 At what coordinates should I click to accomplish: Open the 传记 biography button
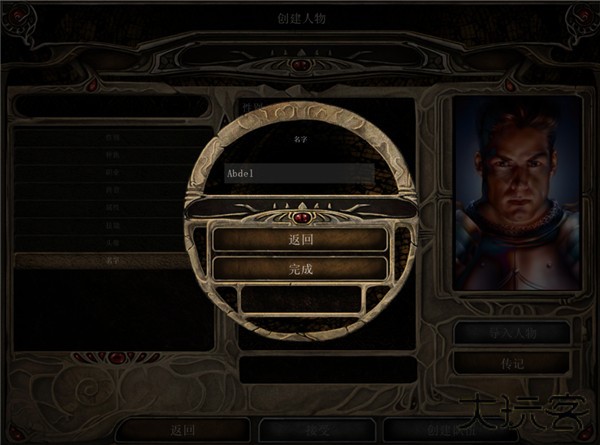[x=513, y=362]
